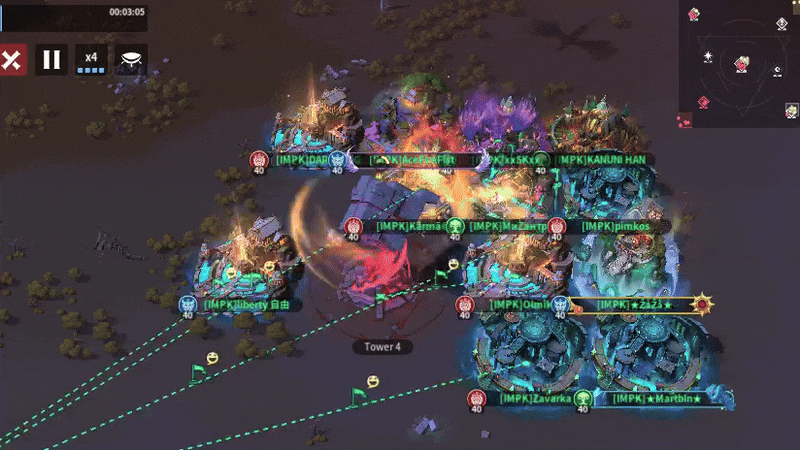Viewport: 800px width, 450px height.
Task: Select the [IMPK]Zavarka player nameplate
Action: [x=536, y=398]
